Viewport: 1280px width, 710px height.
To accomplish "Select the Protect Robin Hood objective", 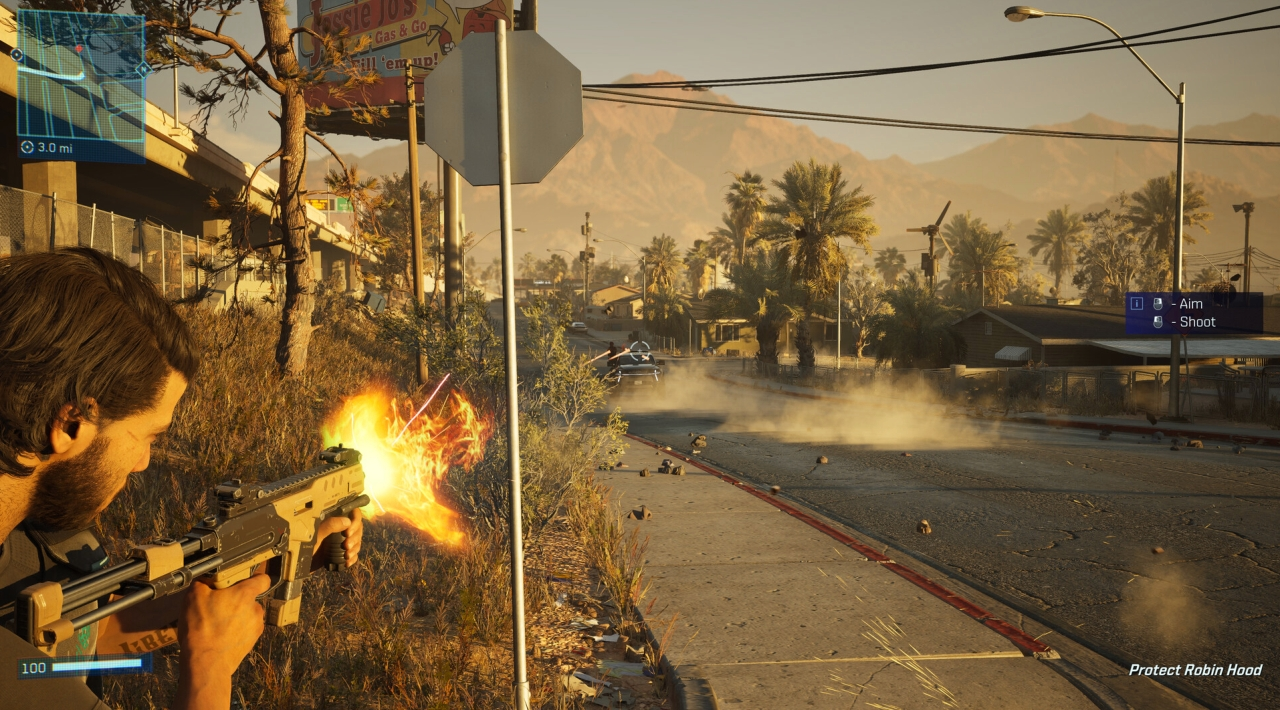I will (1195, 670).
